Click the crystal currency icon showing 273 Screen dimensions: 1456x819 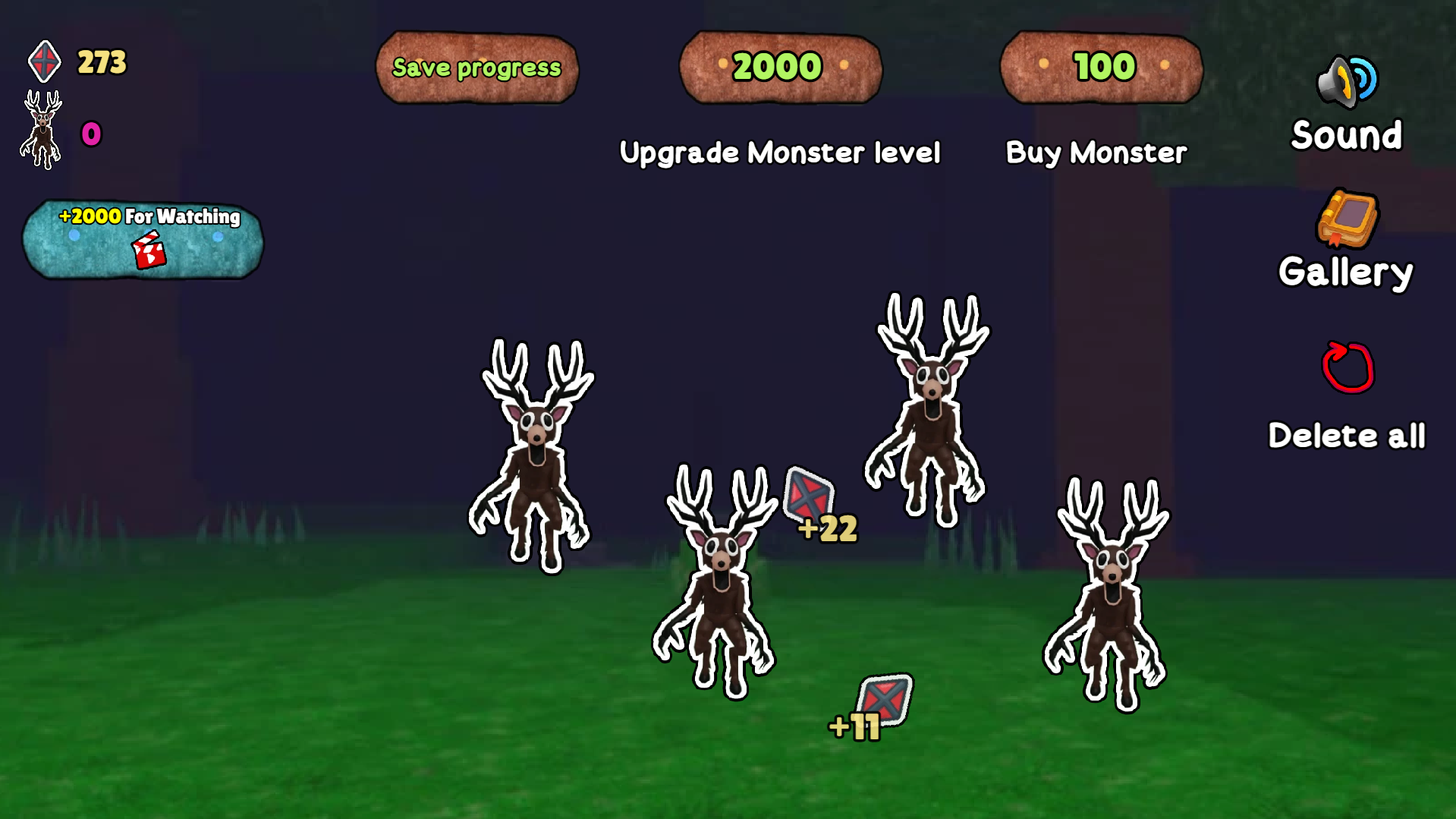[x=44, y=61]
